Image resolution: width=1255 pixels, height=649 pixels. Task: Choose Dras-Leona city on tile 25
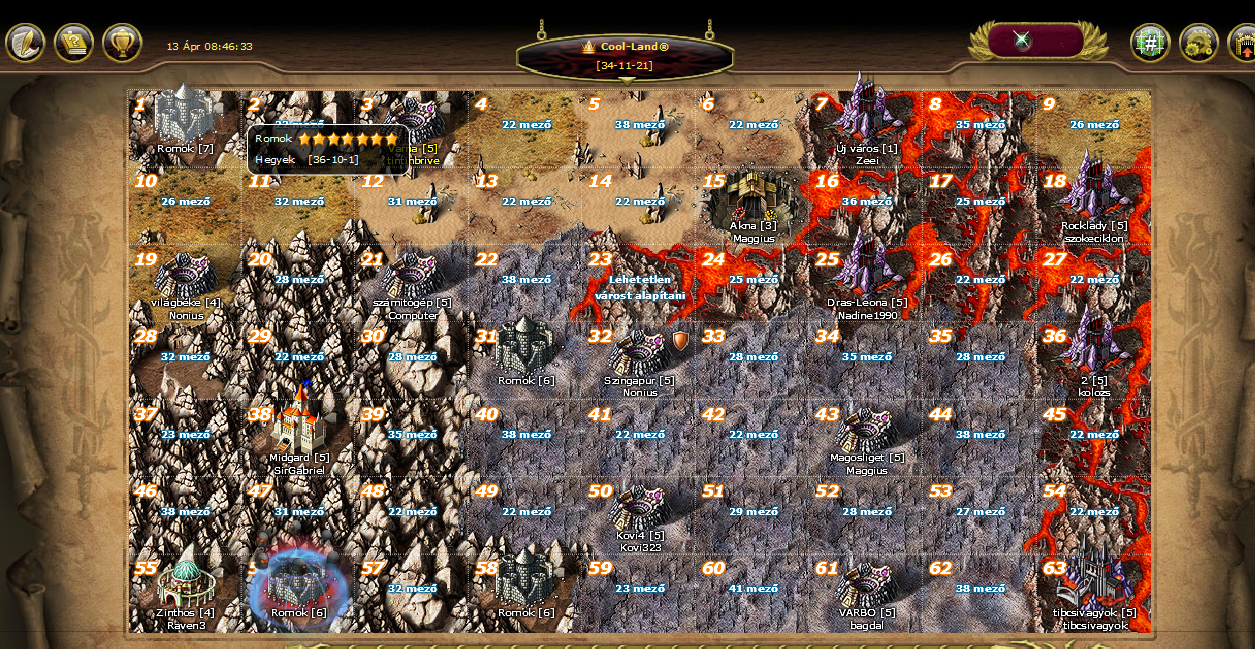pyautogui.click(x=866, y=272)
